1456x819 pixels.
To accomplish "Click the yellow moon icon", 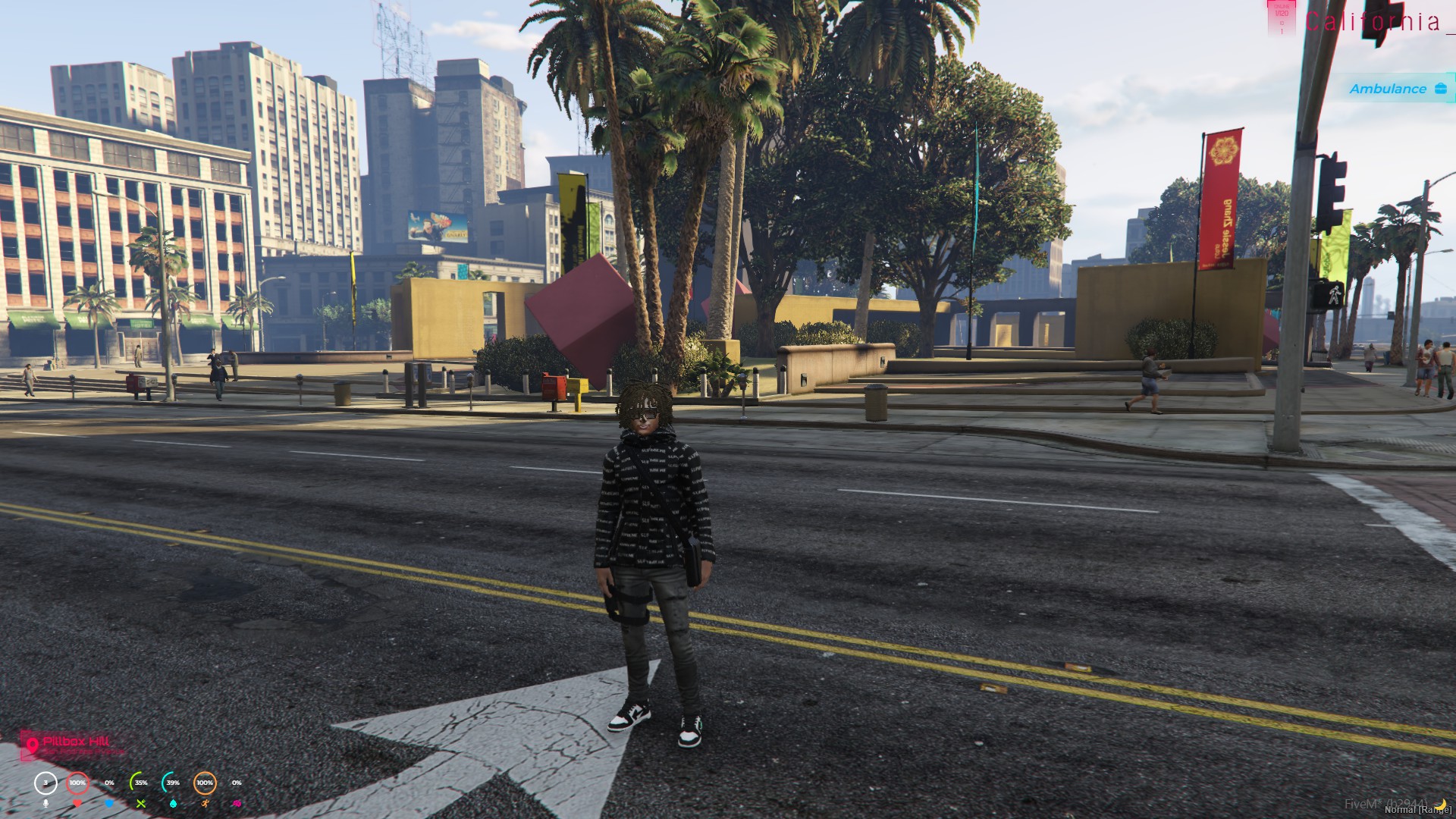I will click(1440, 804).
